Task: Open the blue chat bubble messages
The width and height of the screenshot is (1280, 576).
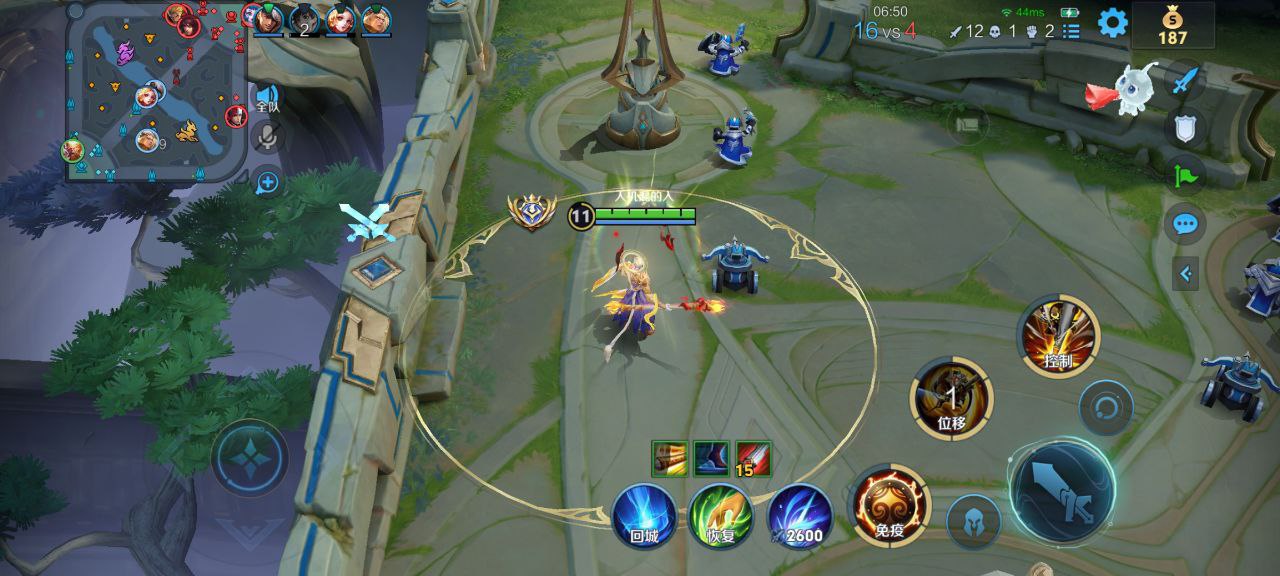Action: (1185, 223)
